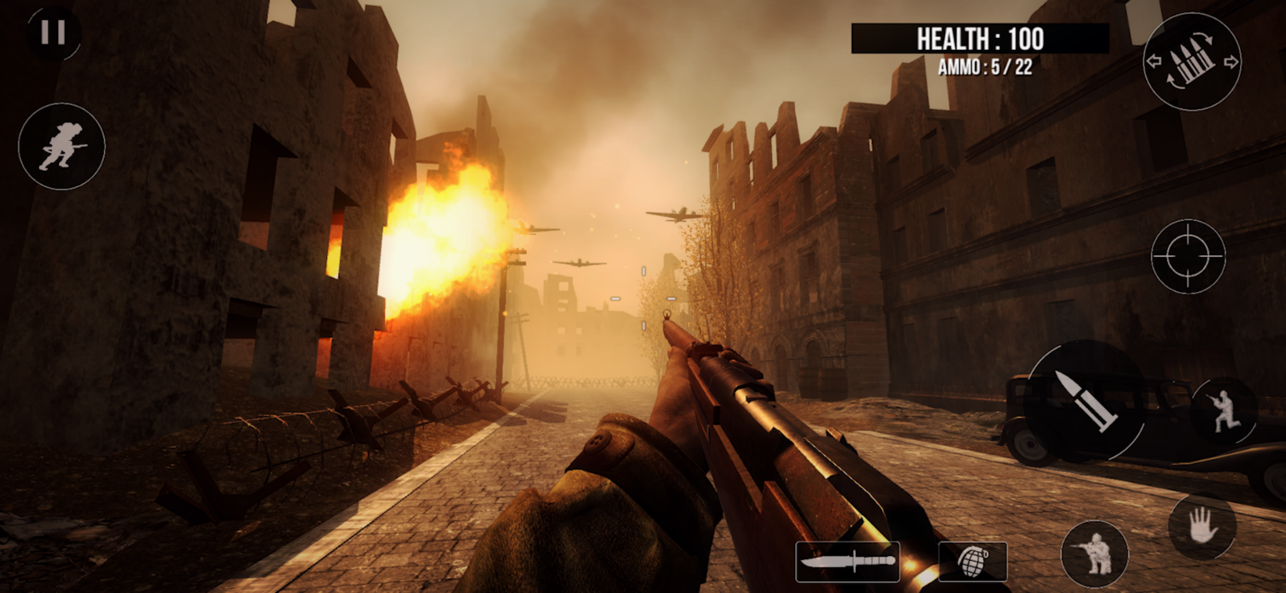Tap the kneeling soldier icon beside the bullet button

[1224, 411]
